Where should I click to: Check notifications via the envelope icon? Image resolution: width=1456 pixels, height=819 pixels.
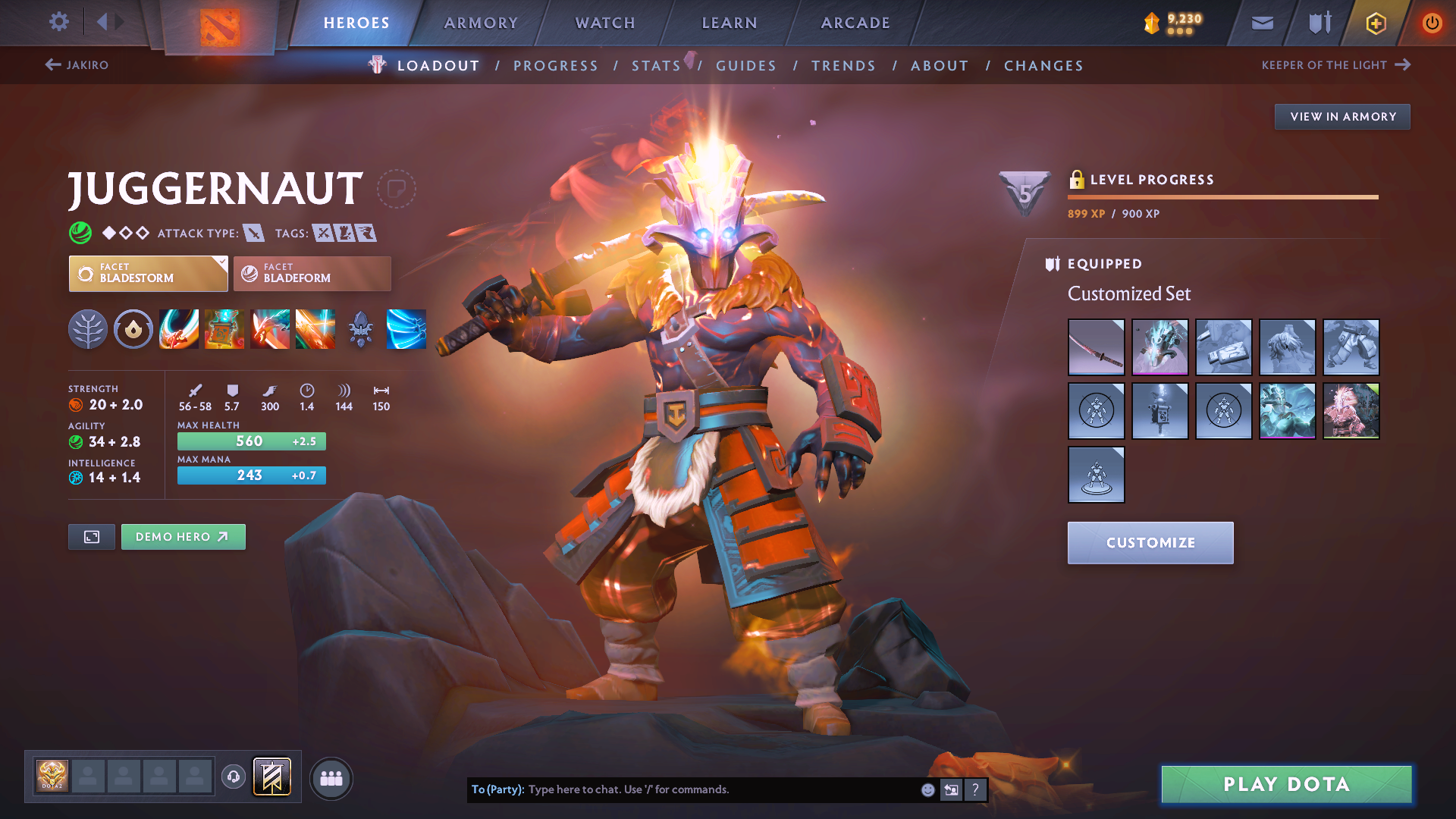1261,23
